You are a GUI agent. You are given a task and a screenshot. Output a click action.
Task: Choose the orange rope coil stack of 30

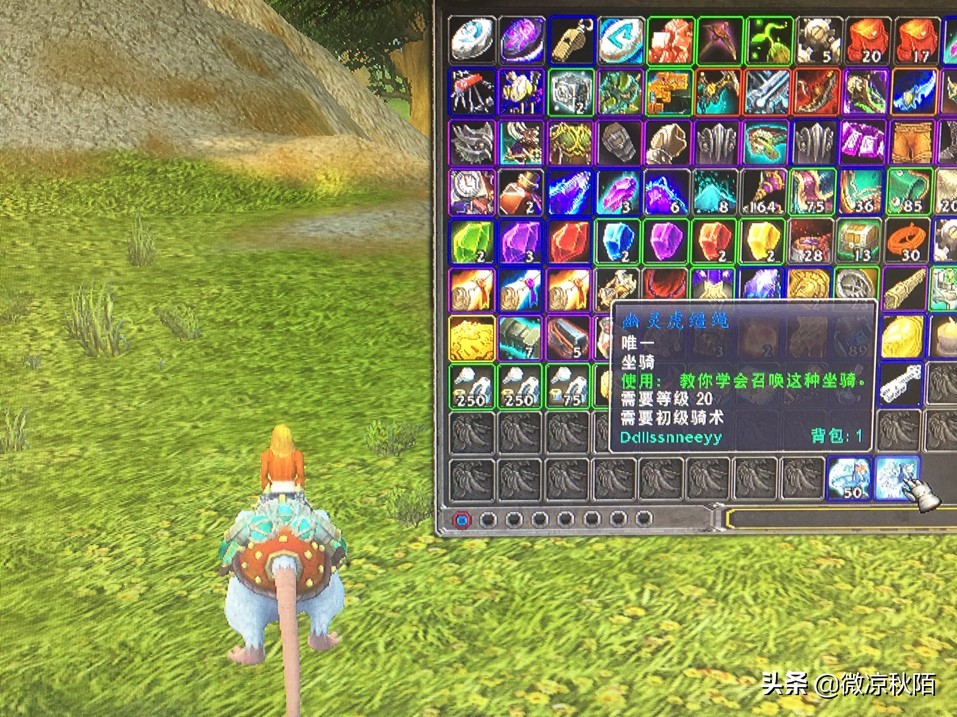906,241
